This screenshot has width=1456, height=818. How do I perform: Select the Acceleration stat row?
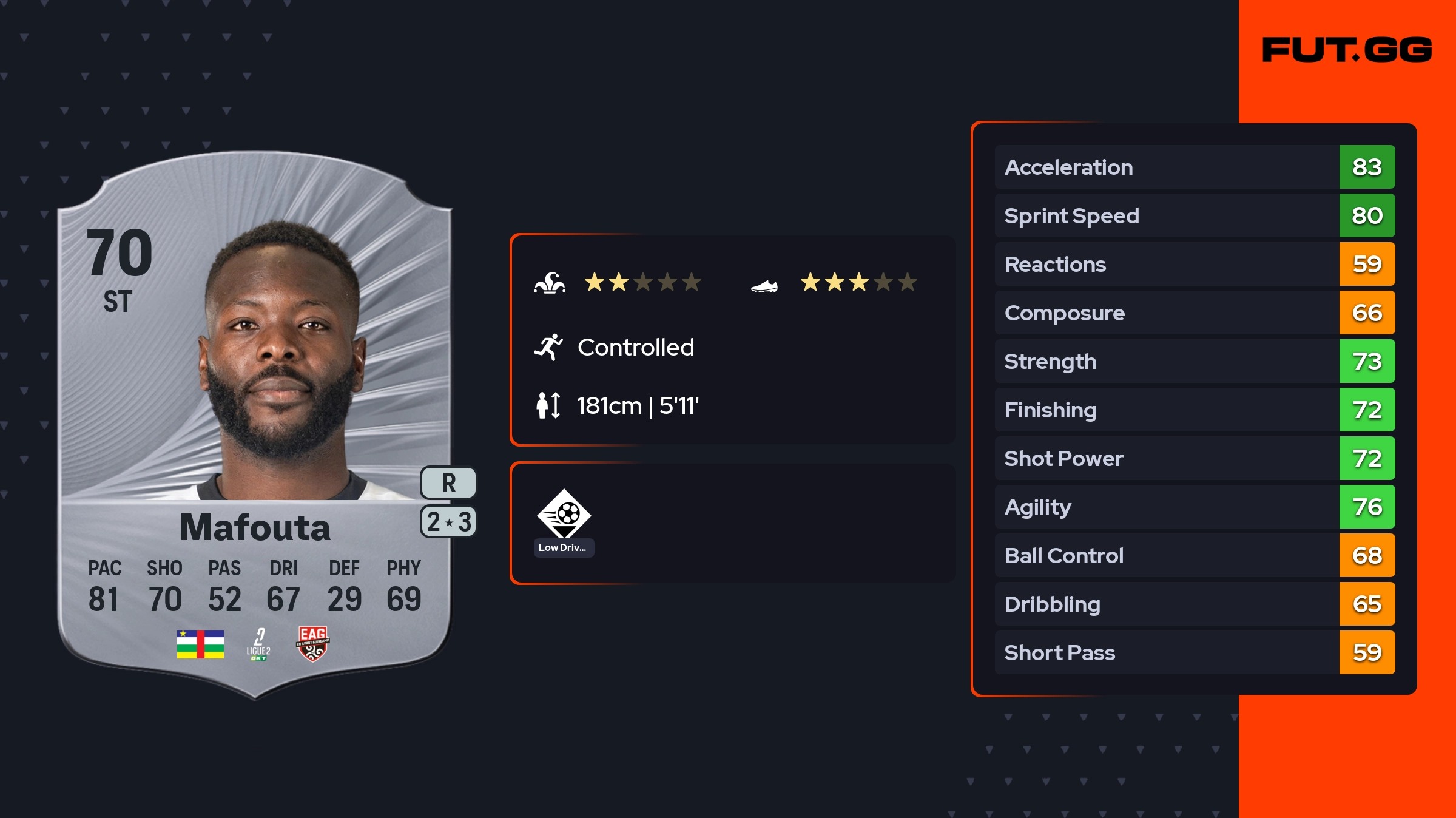[x=1195, y=167]
